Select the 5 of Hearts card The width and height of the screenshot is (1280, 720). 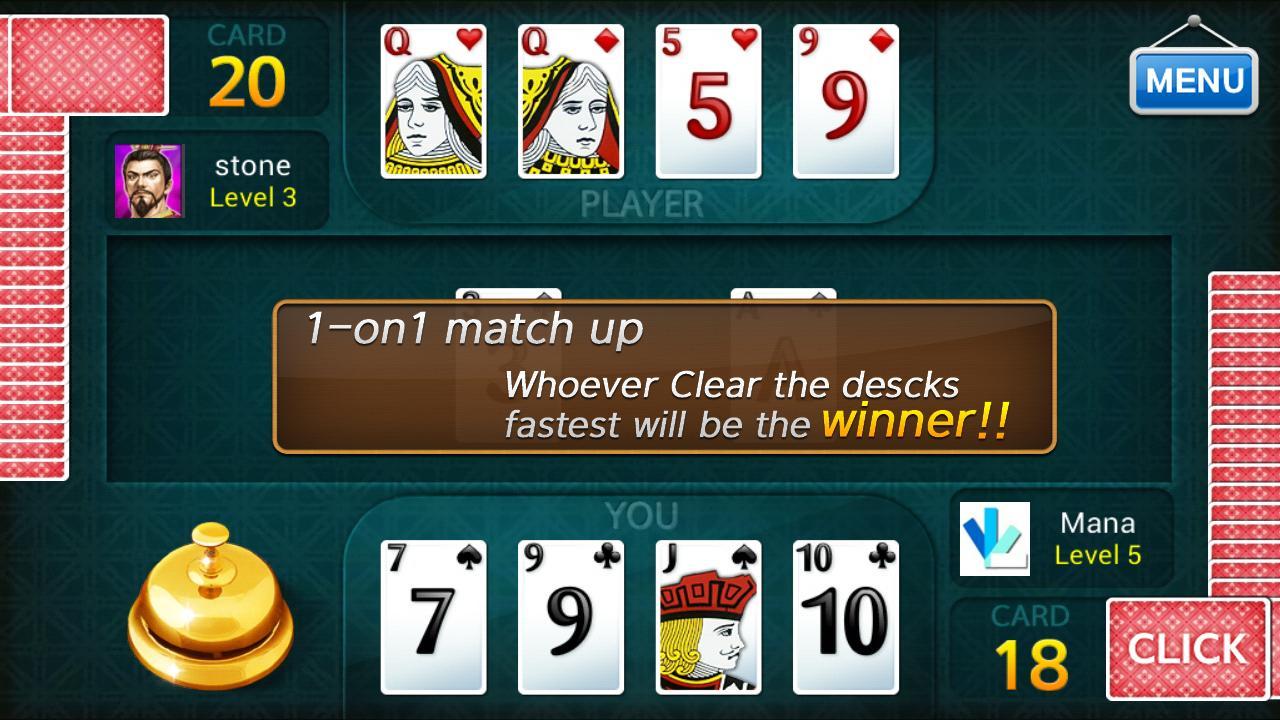click(706, 100)
